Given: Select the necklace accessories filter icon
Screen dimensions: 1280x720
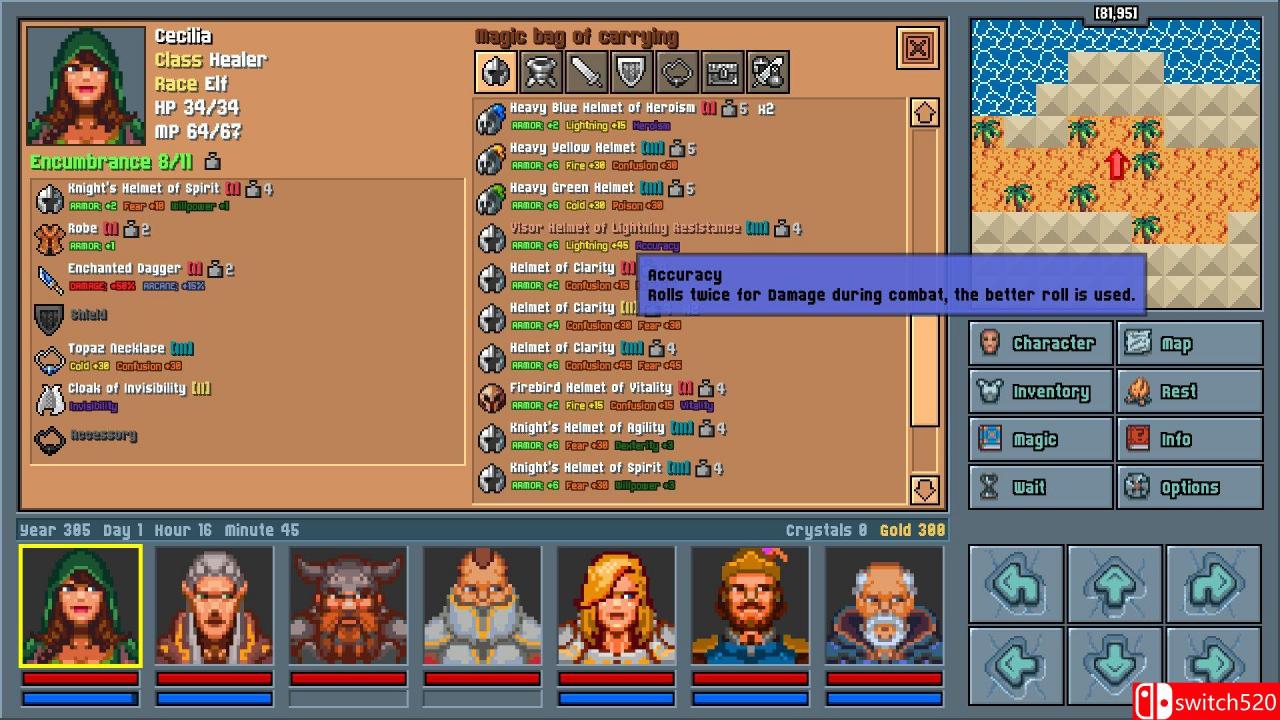Looking at the screenshot, I should click(676, 71).
